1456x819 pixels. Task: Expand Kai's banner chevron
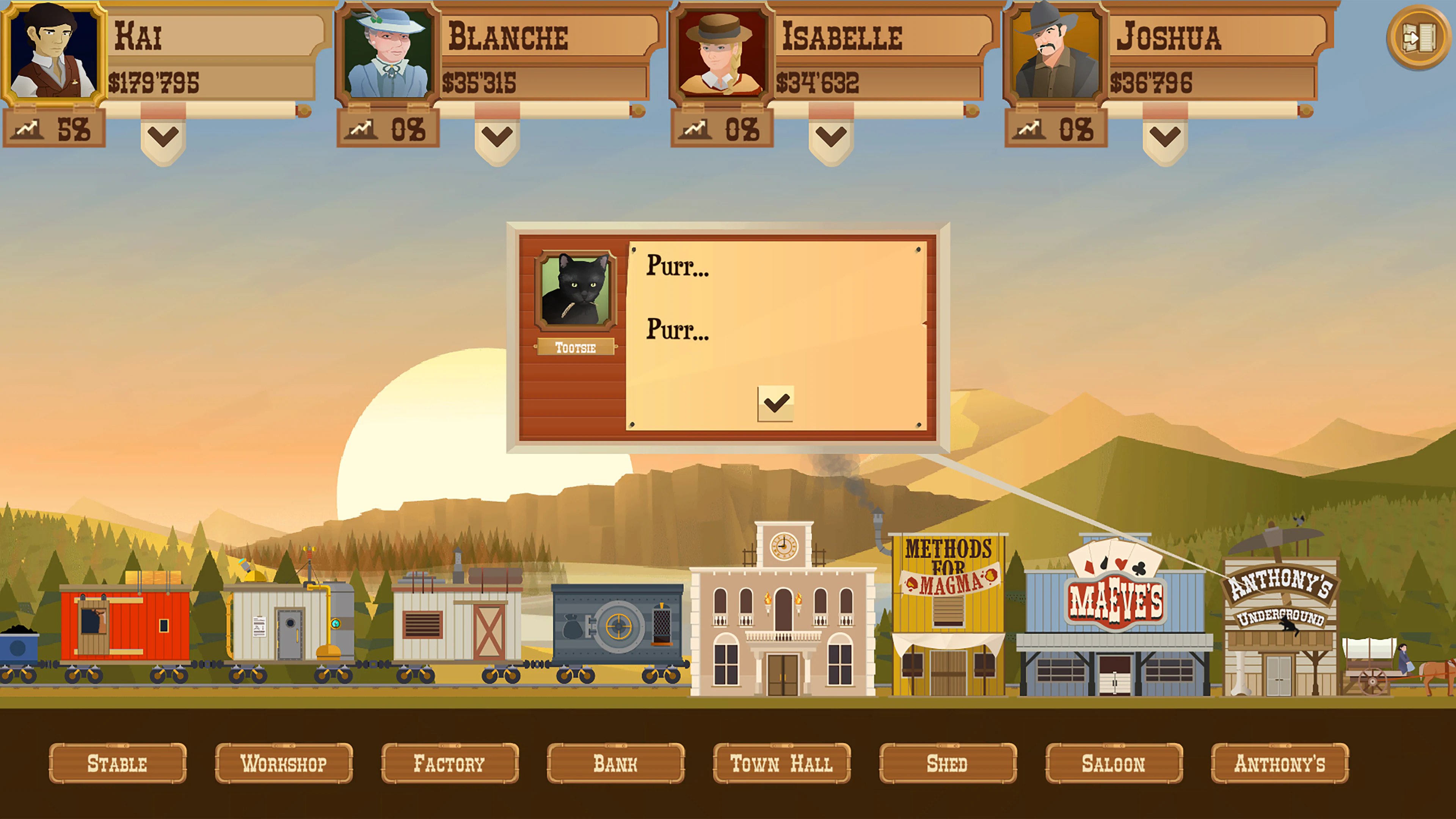pos(163,136)
